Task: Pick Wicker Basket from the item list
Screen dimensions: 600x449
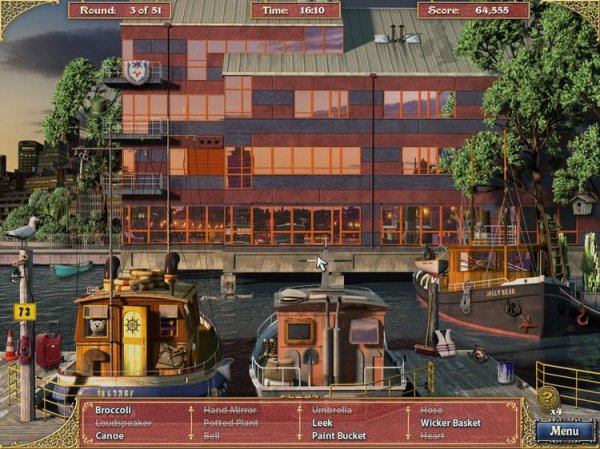Action: coord(450,423)
